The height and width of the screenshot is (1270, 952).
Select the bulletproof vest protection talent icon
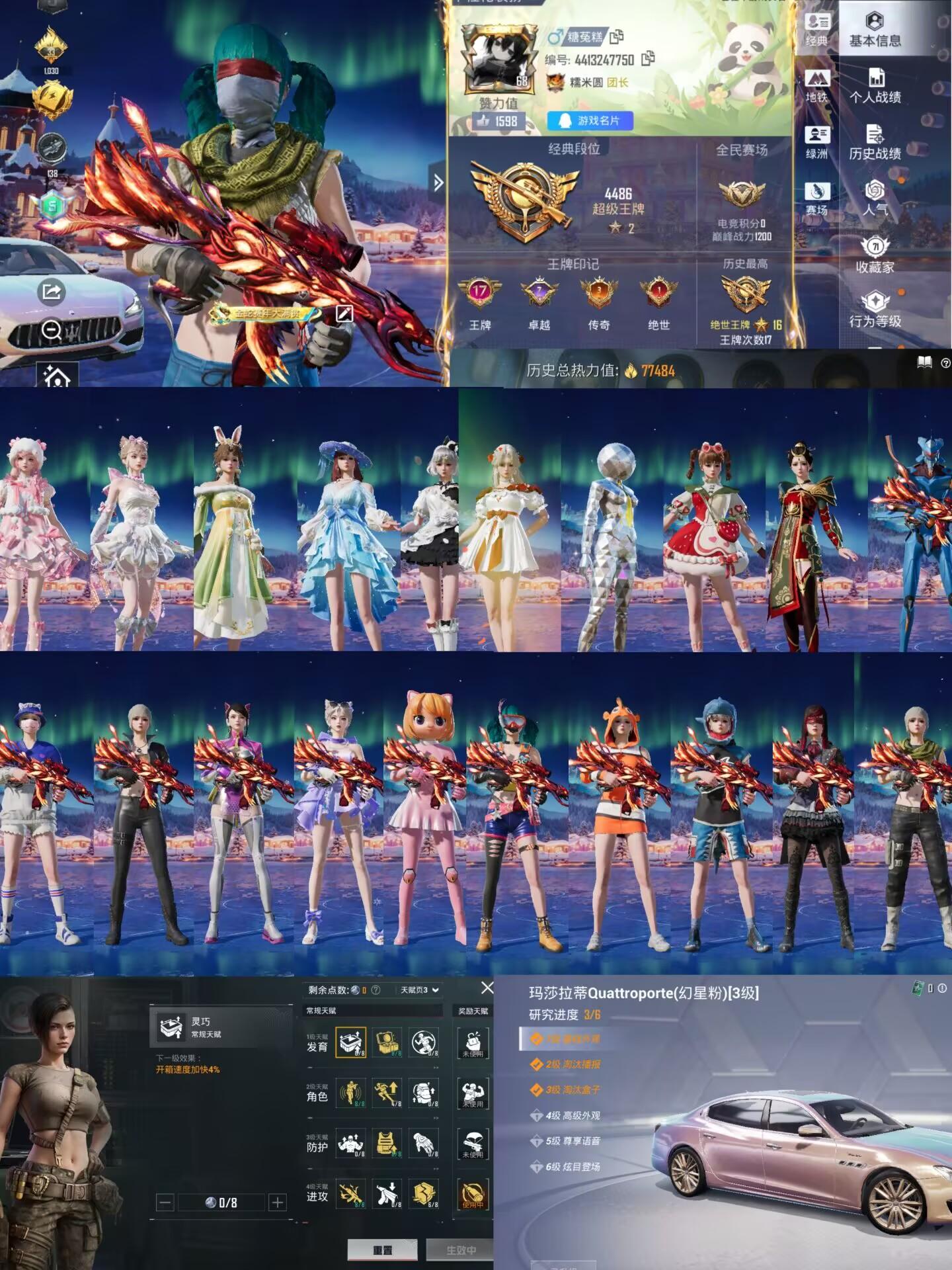(x=387, y=1145)
